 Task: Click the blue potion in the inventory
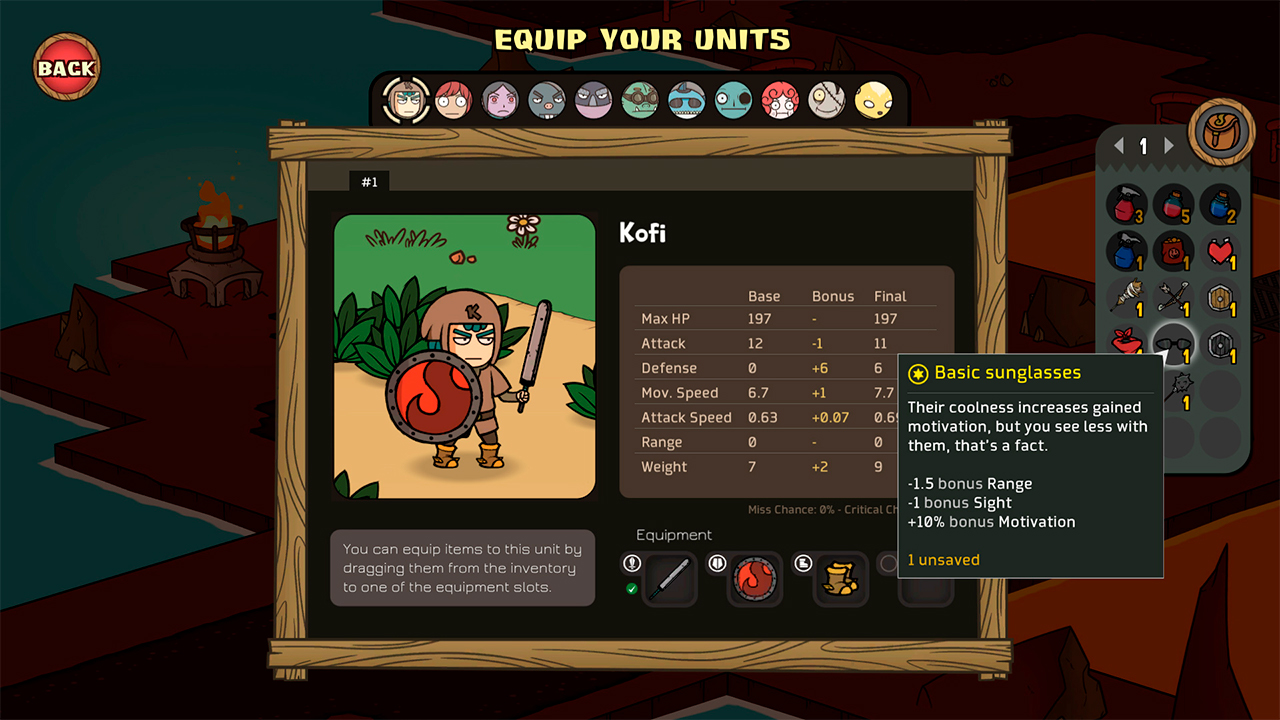pos(1220,207)
